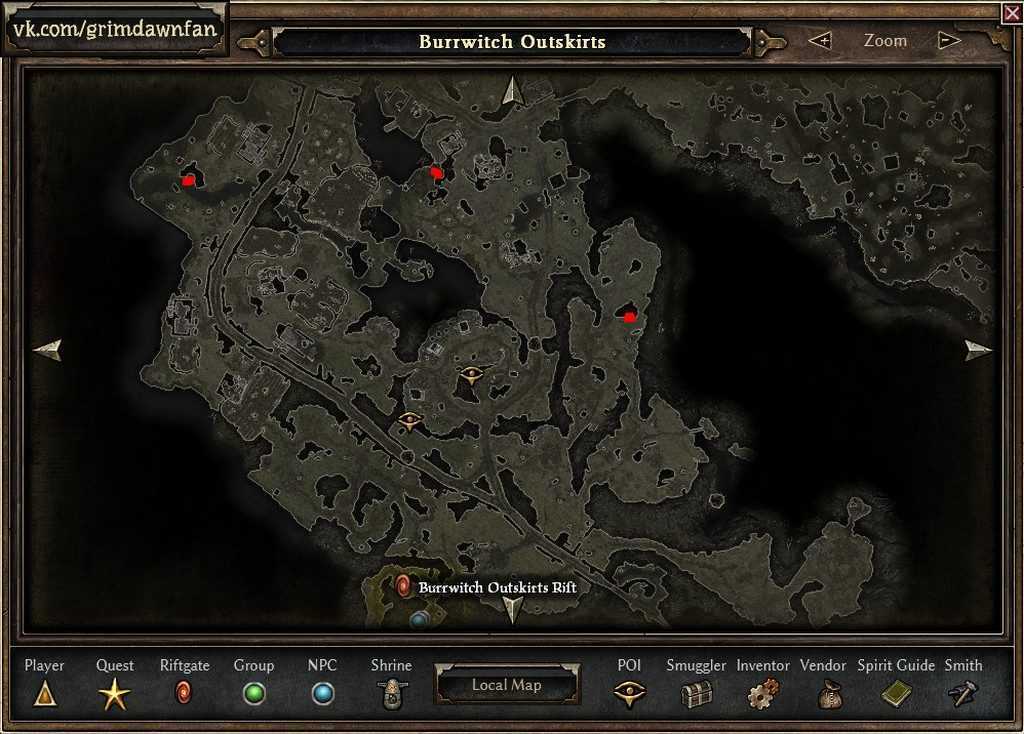Click the Smith hammer legend icon
1024x734 pixels.
coord(963,693)
